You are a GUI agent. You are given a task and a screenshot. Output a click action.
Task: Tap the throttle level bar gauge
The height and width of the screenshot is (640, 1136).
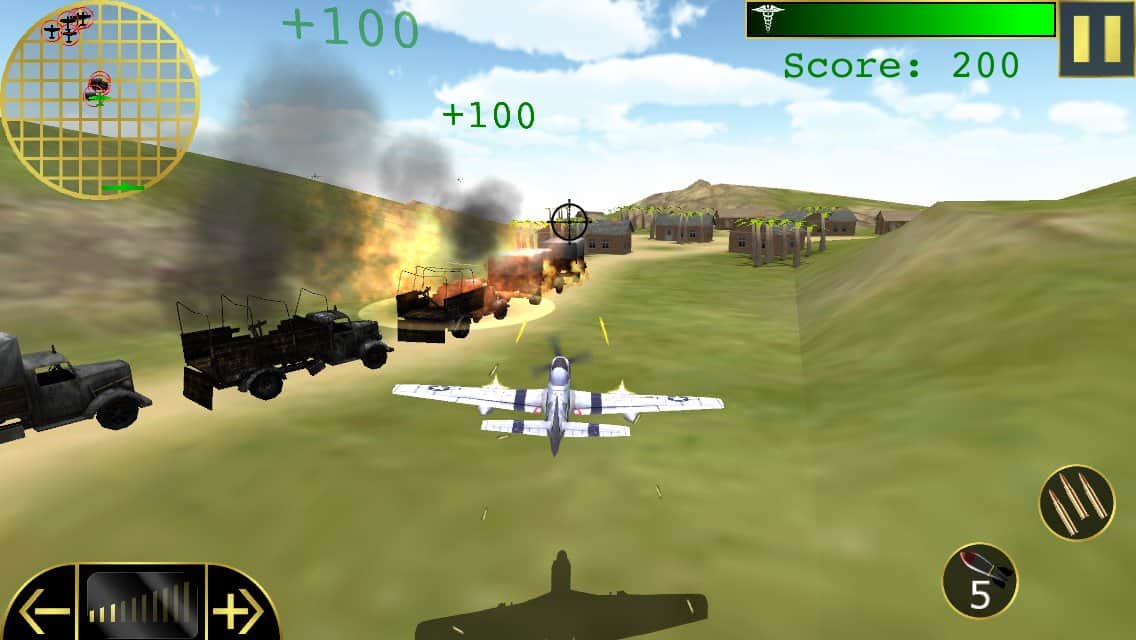coord(142,602)
